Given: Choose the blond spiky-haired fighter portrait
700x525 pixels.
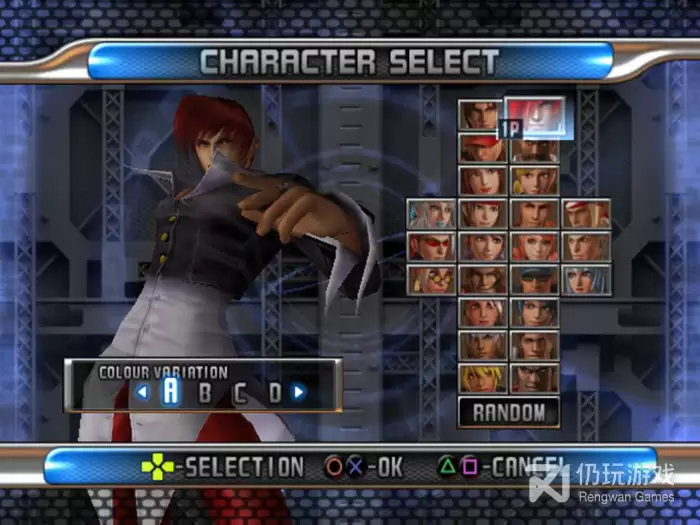Looking at the screenshot, I should tap(480, 377).
